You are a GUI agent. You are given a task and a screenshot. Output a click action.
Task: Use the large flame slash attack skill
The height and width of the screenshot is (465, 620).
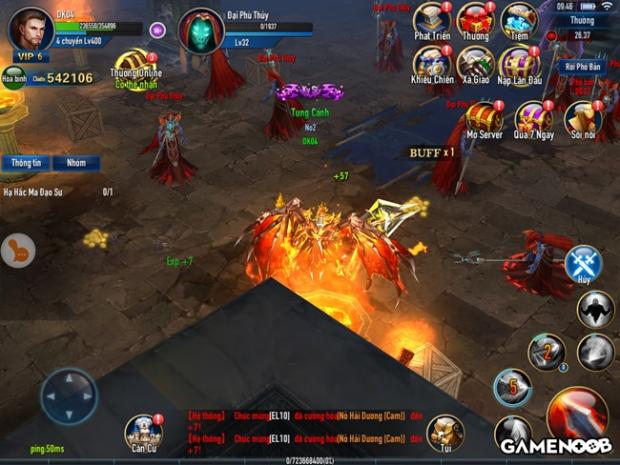tap(575, 413)
